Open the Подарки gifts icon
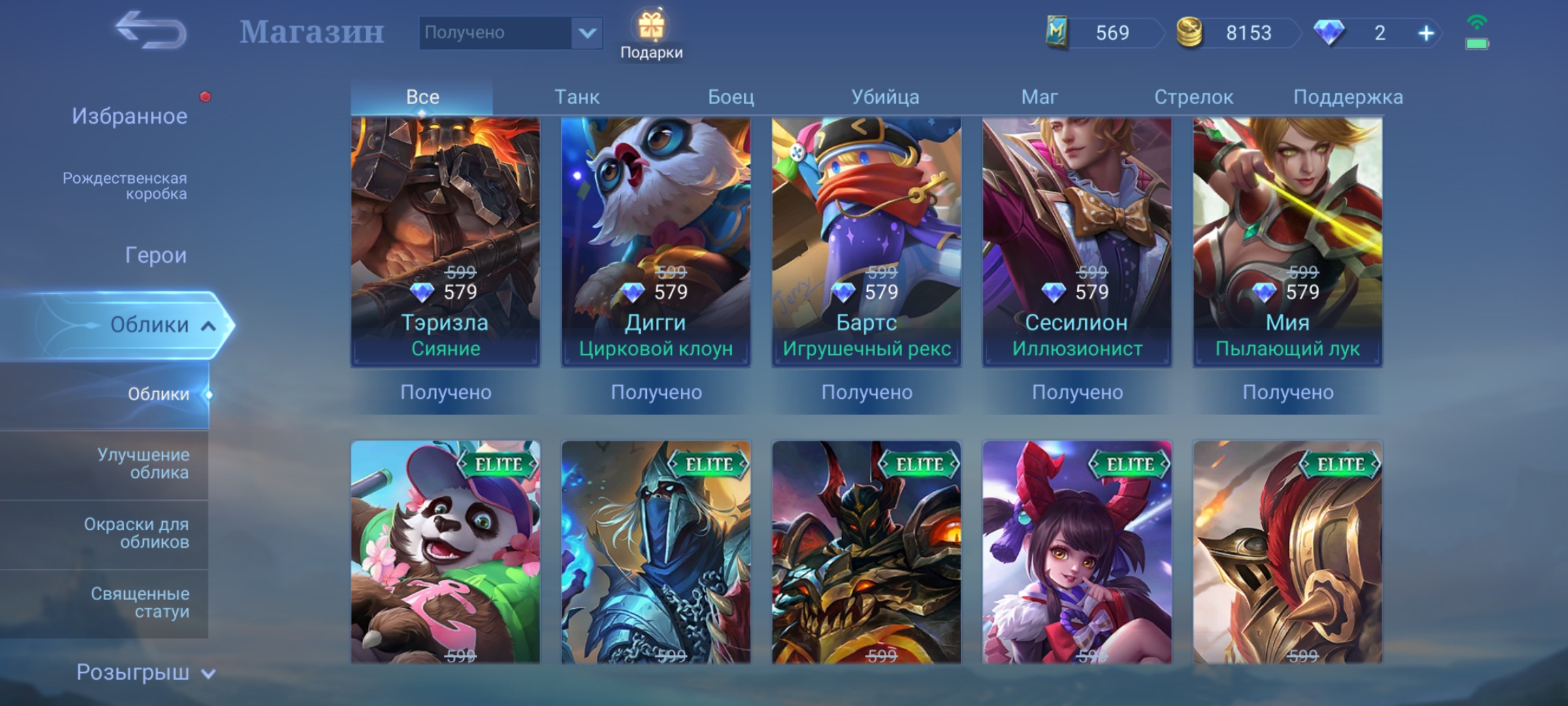 (x=651, y=34)
